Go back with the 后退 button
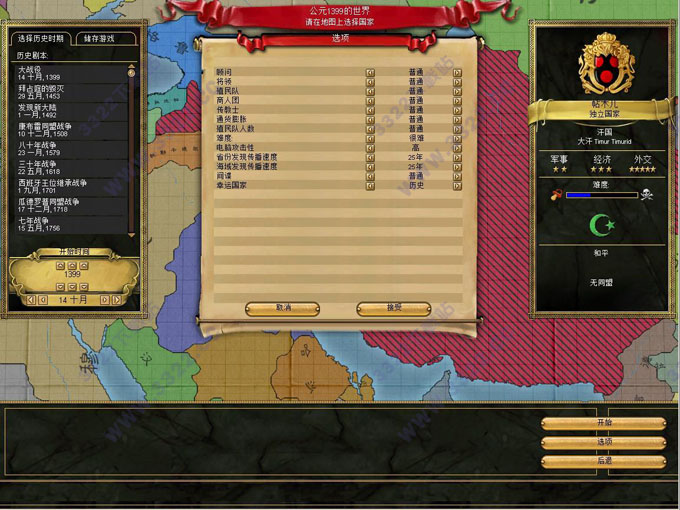Screen dimensions: 680x510 604,461
